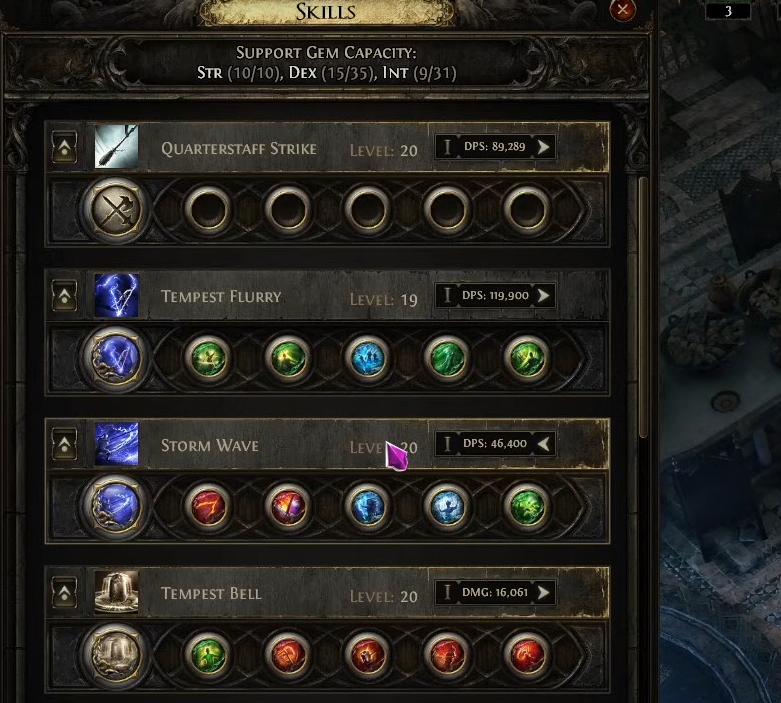
Task: Open Tempest Flurry info button
Action: [x=447, y=296]
